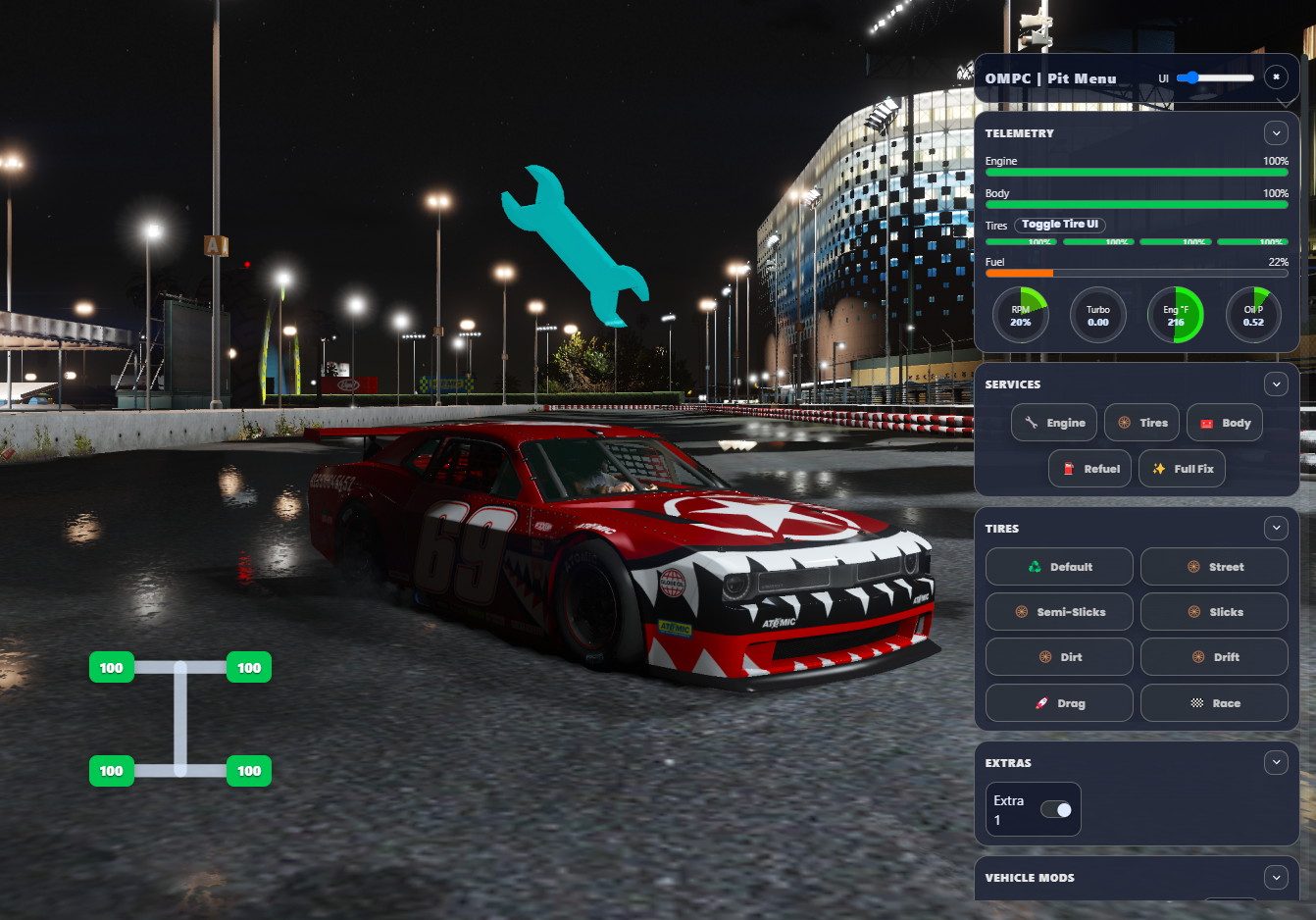Close the OMPC Pit Menu
Screen dimensions: 1316x920
tap(1276, 77)
